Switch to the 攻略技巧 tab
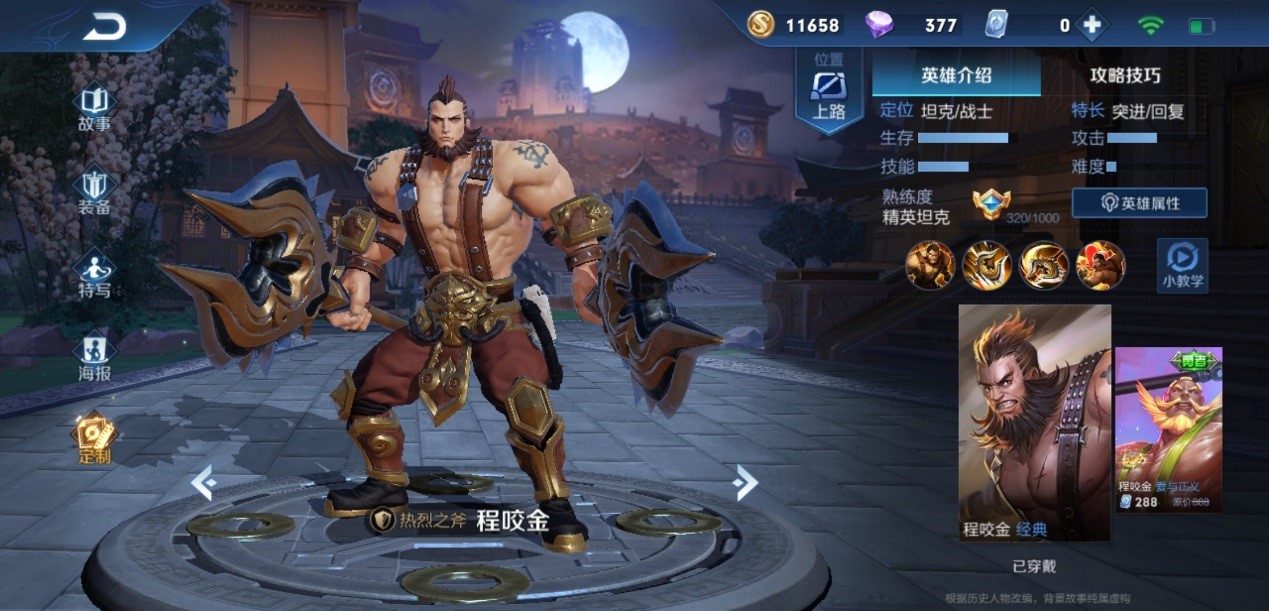This screenshot has height=611, width=1269. [x=1125, y=75]
